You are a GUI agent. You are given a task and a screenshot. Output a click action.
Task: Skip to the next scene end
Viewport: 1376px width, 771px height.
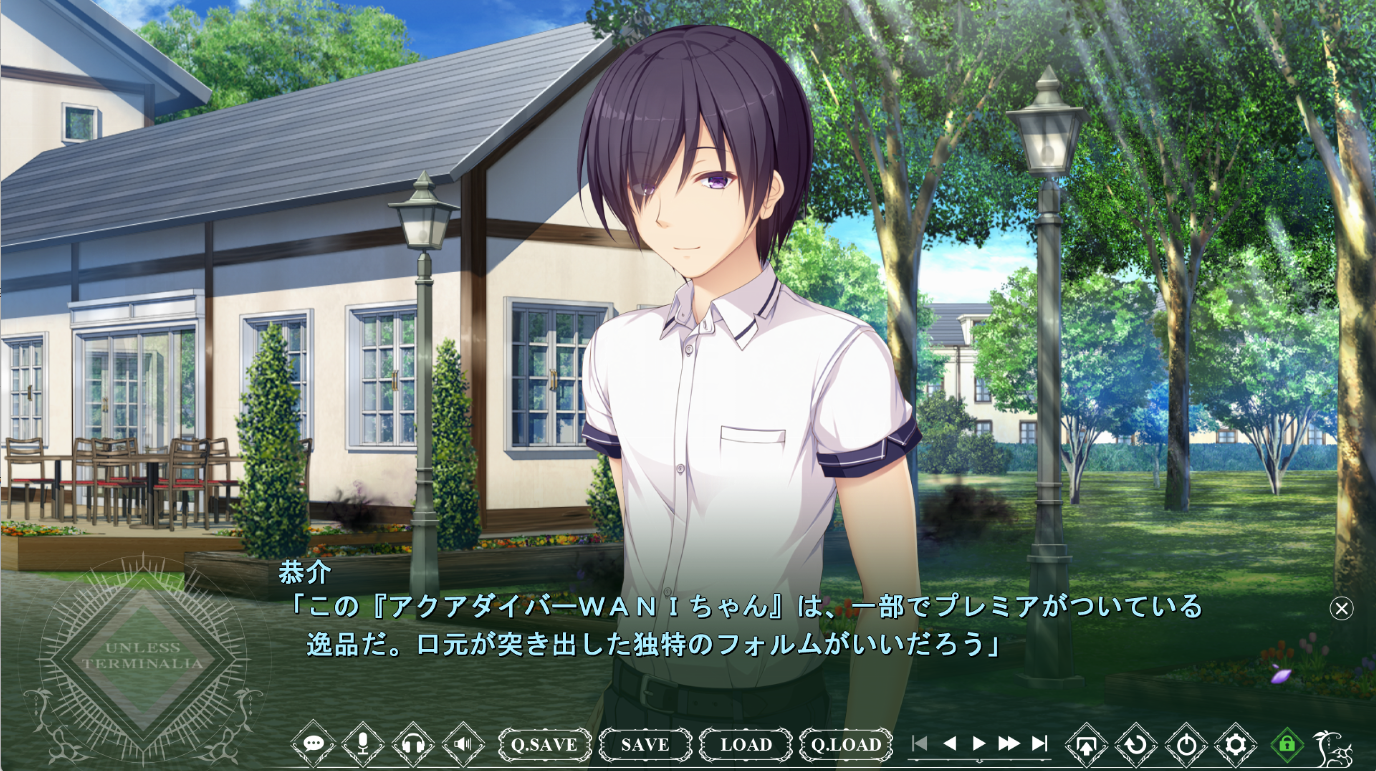click(x=1040, y=743)
